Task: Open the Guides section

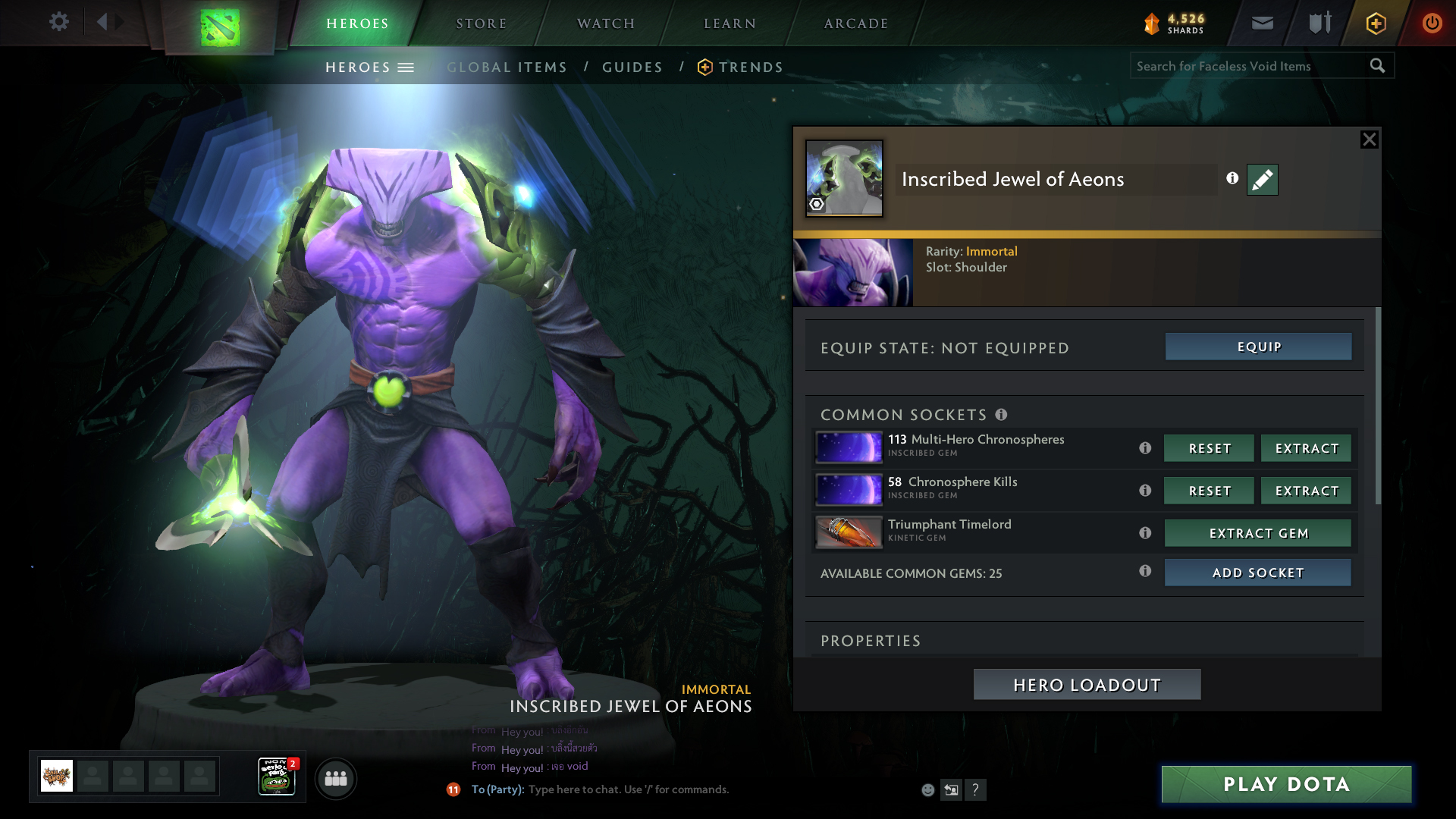Action: click(x=632, y=67)
